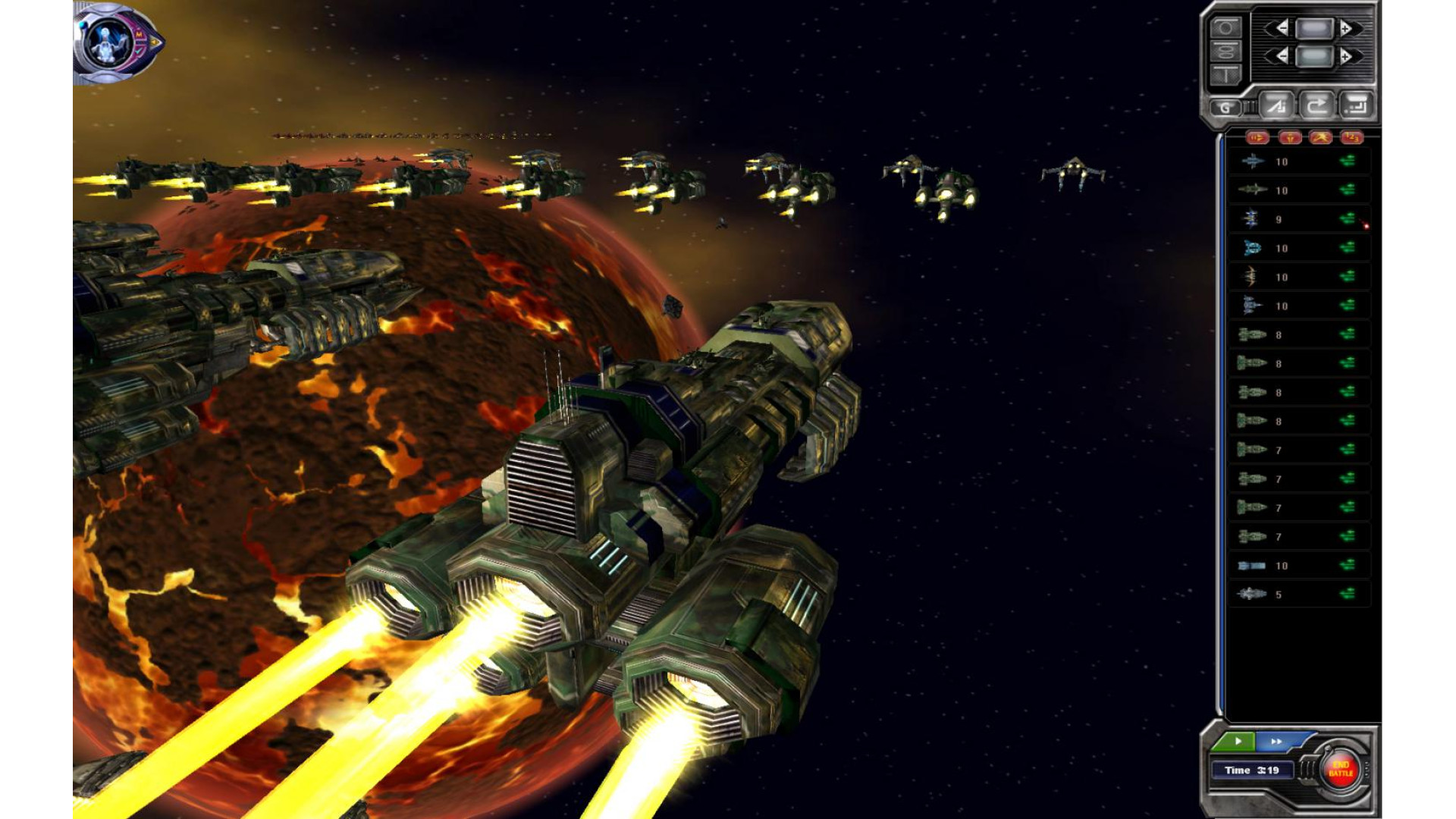Click the G button on the control panel
Screen dimensions: 1456x819
1225,107
